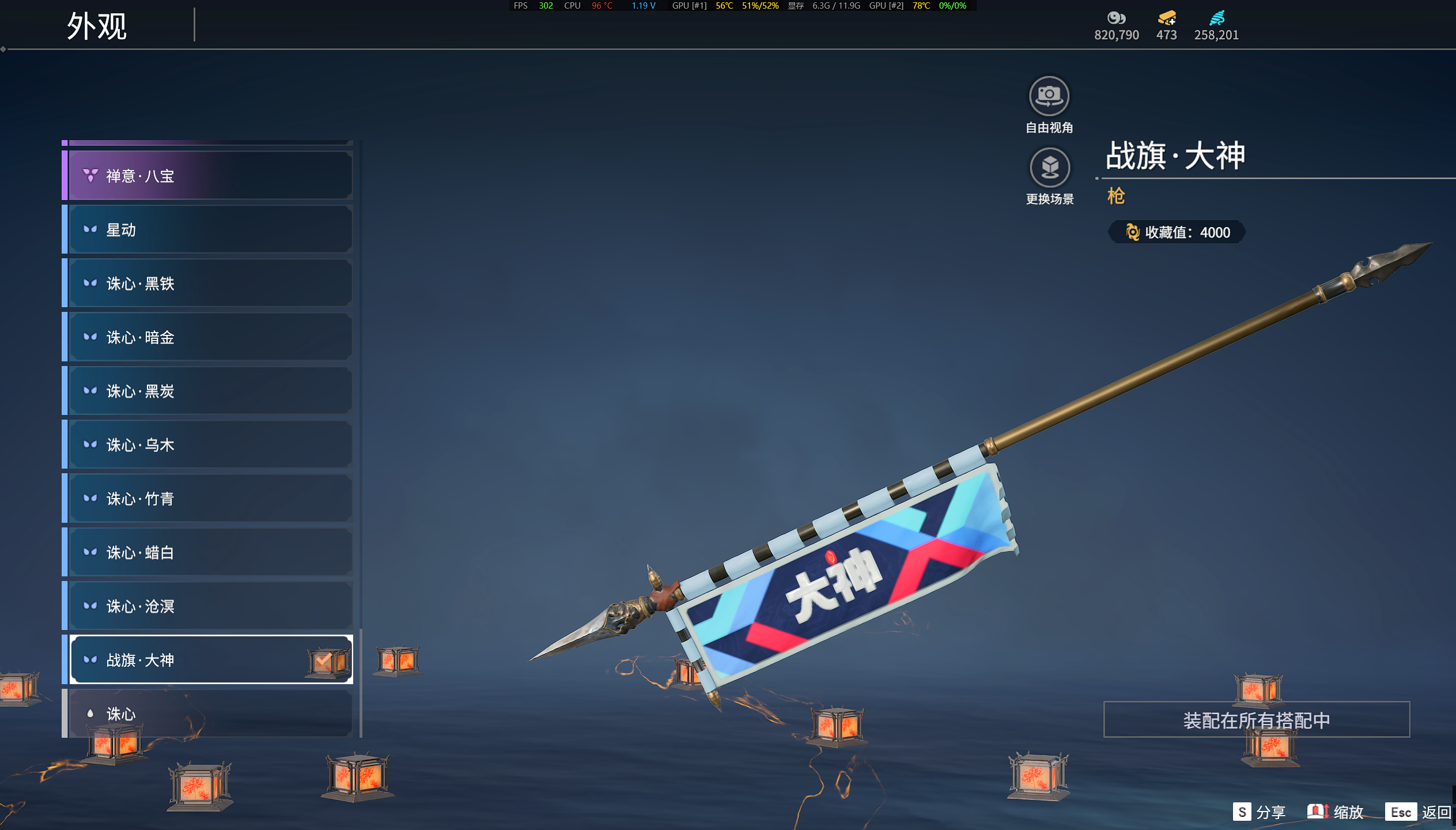This screenshot has height=830, width=1456.
Task: Select the 诛心·乌木 skin row
Action: tap(210, 445)
